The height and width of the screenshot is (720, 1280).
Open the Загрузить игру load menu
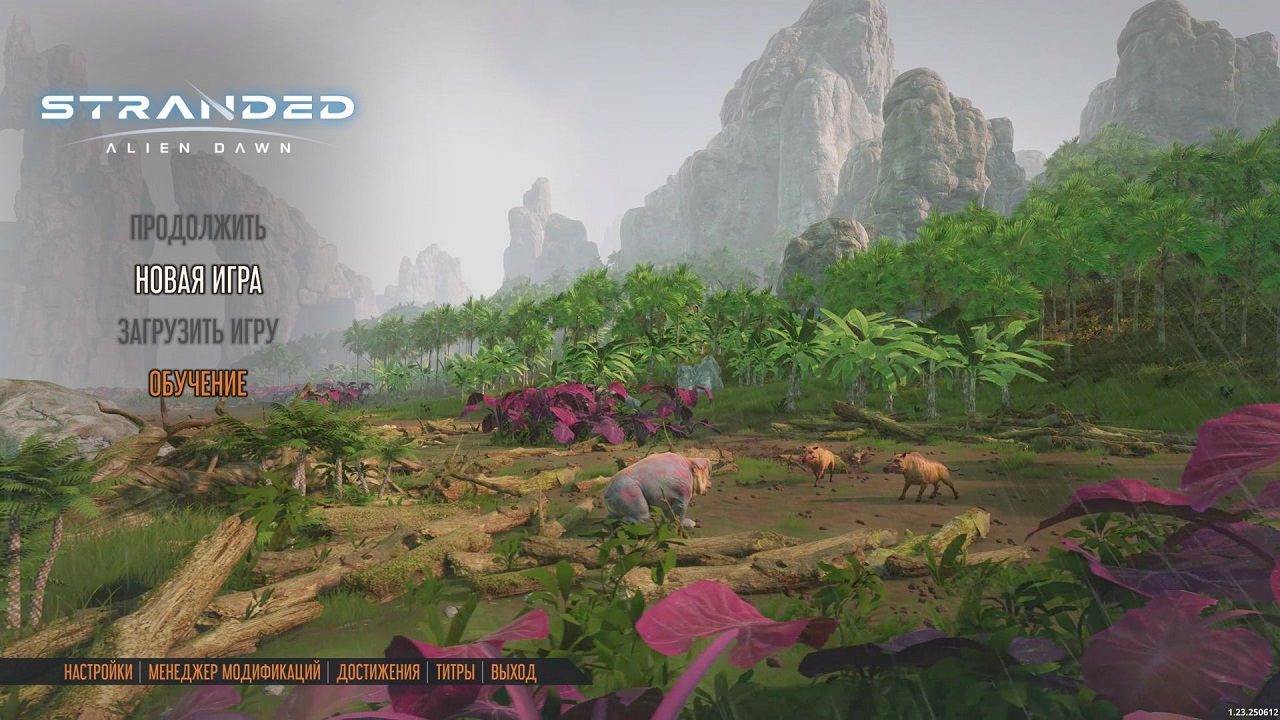point(197,331)
